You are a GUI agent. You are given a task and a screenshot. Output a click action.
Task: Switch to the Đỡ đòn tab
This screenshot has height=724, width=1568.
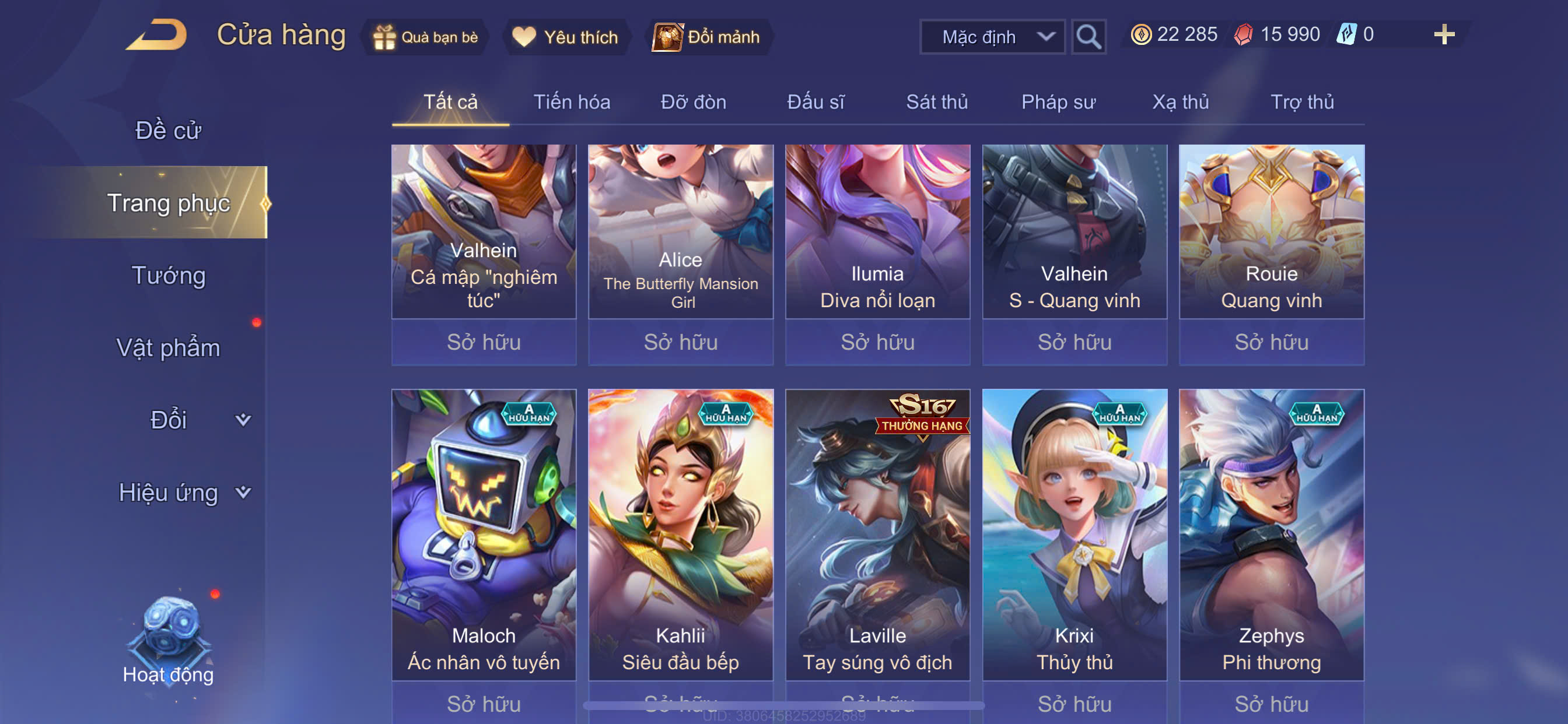click(694, 101)
